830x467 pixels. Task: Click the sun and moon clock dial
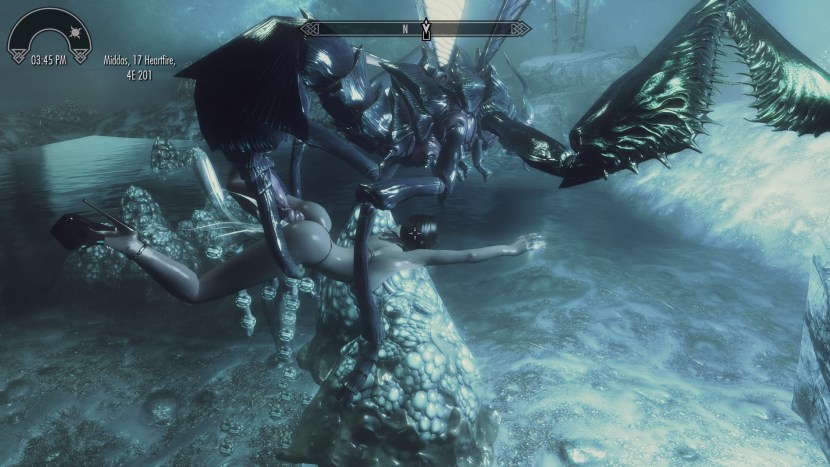48,33
